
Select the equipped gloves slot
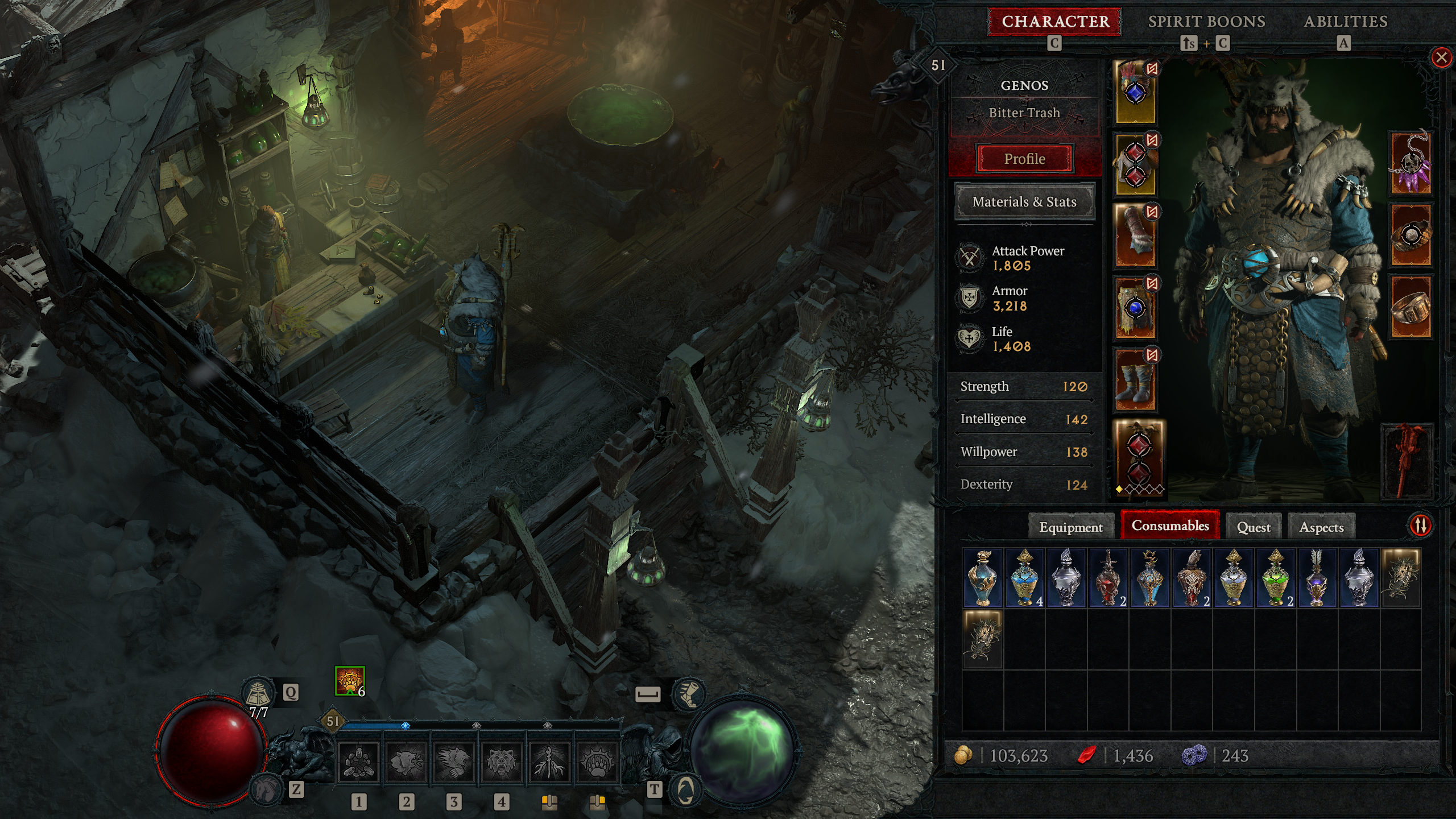pos(1136,236)
